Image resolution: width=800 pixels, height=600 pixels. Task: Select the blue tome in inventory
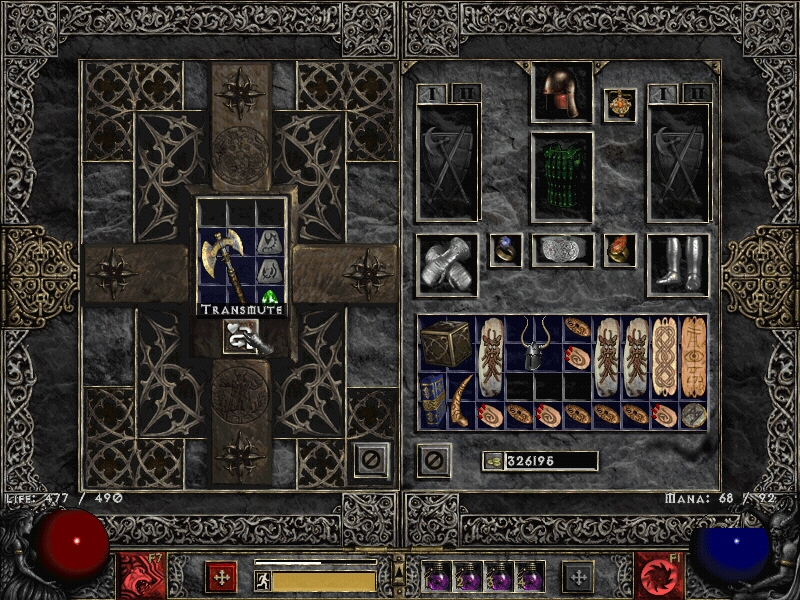(431, 400)
